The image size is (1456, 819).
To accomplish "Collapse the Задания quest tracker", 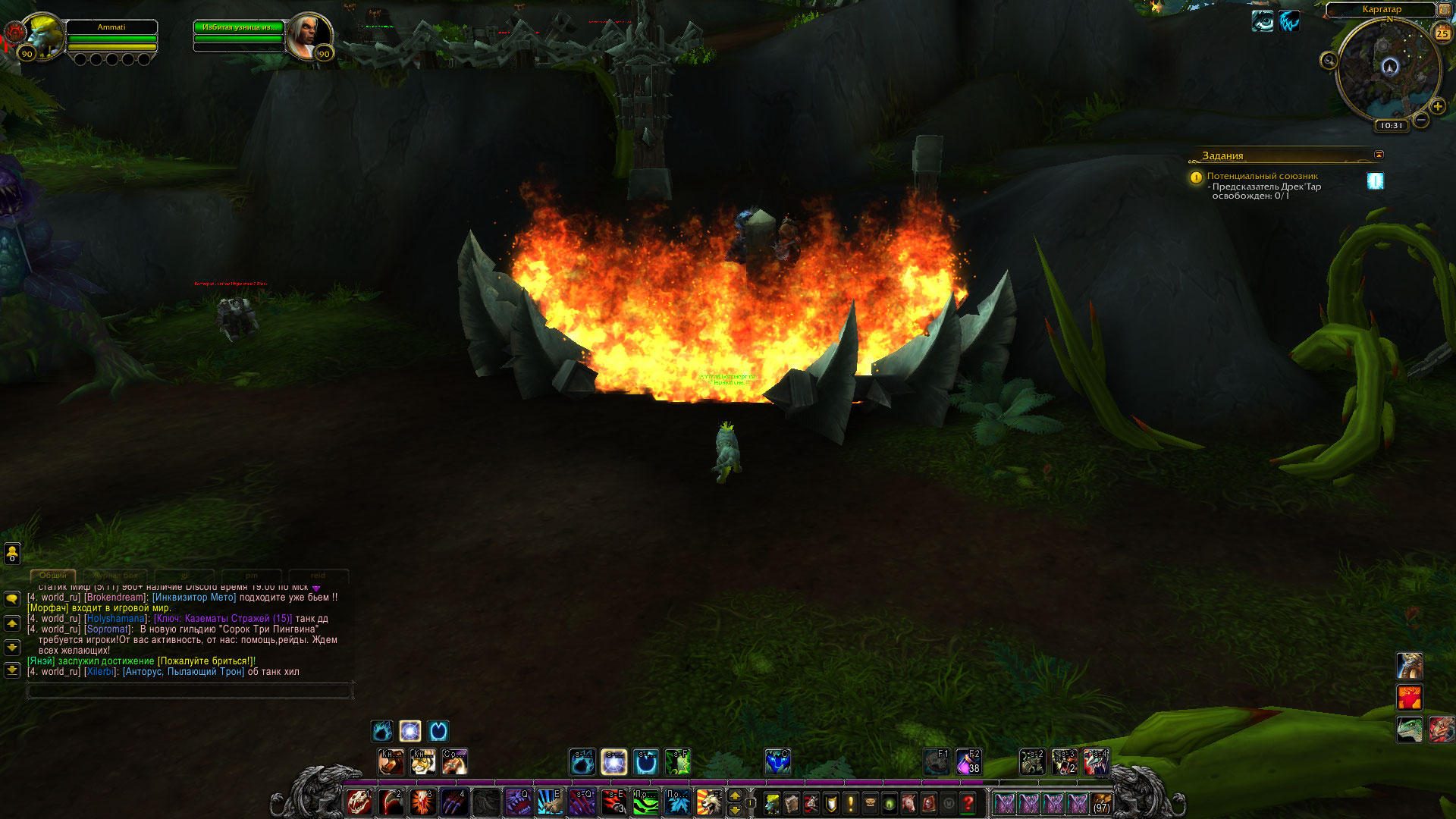I will click(1379, 155).
